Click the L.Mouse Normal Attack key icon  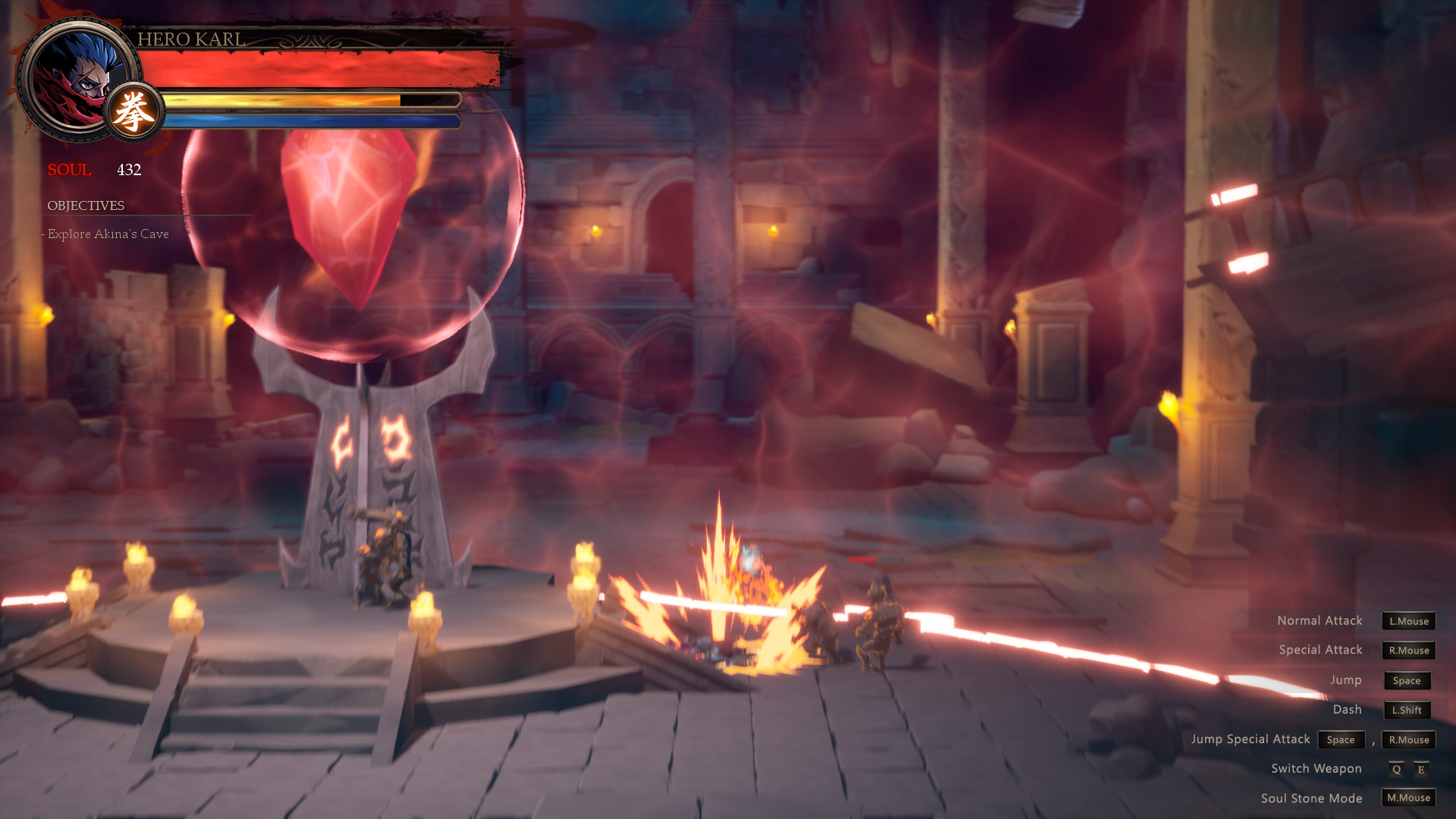pos(1407,621)
